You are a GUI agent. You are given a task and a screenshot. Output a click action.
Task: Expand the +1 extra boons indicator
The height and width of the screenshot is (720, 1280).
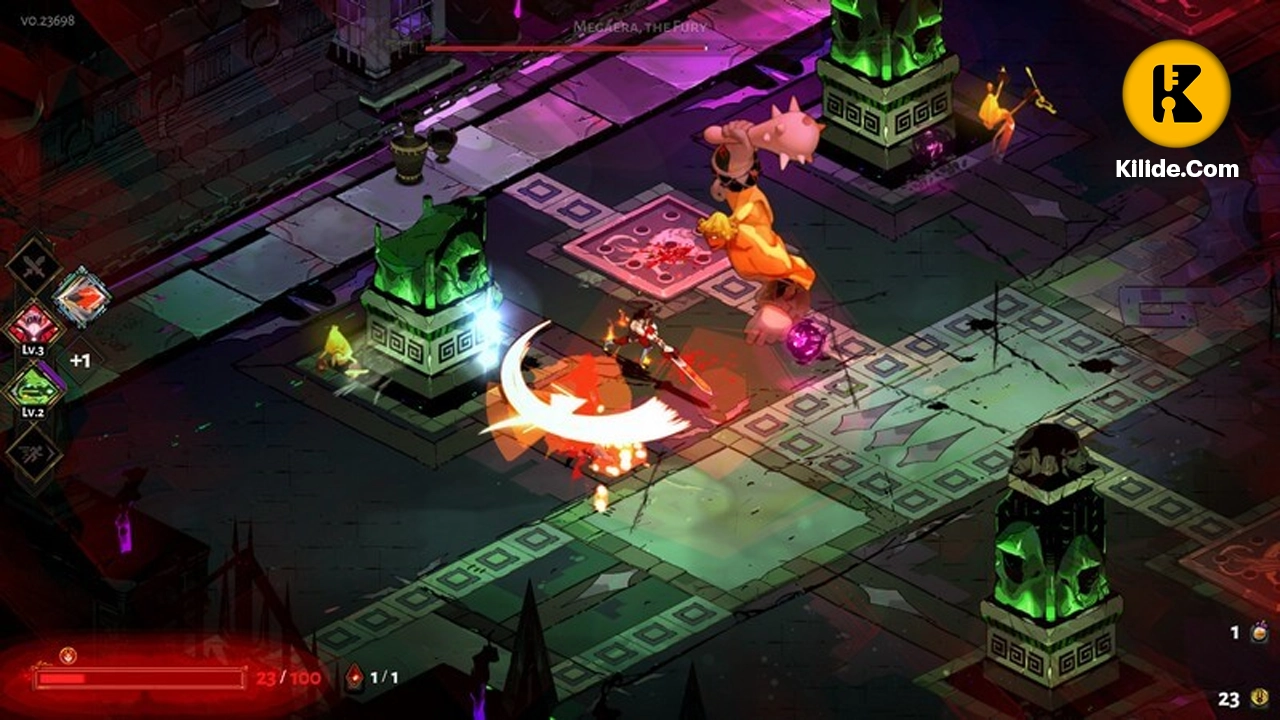(x=80, y=360)
